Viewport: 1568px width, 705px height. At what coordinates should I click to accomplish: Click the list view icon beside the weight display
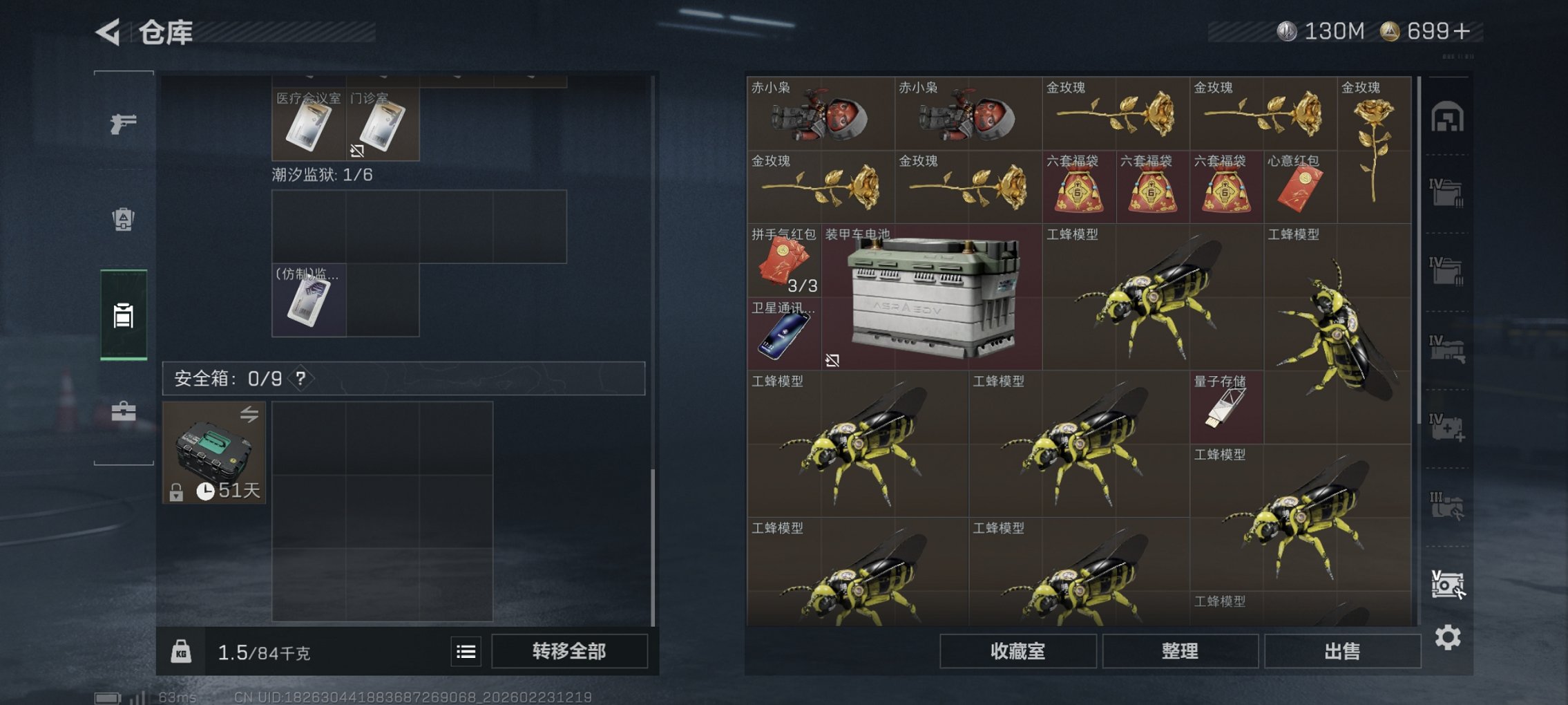(x=467, y=652)
